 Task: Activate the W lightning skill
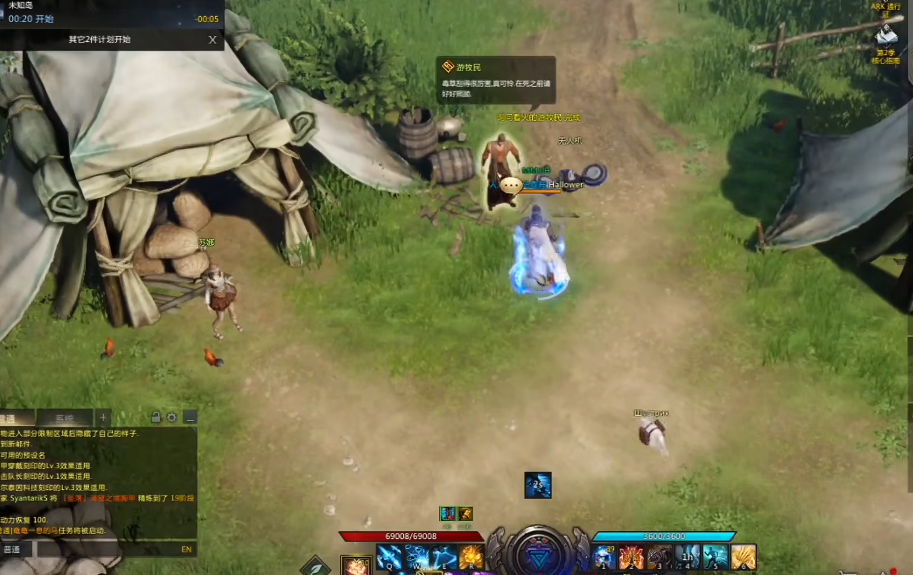pyautogui.click(x=417, y=557)
